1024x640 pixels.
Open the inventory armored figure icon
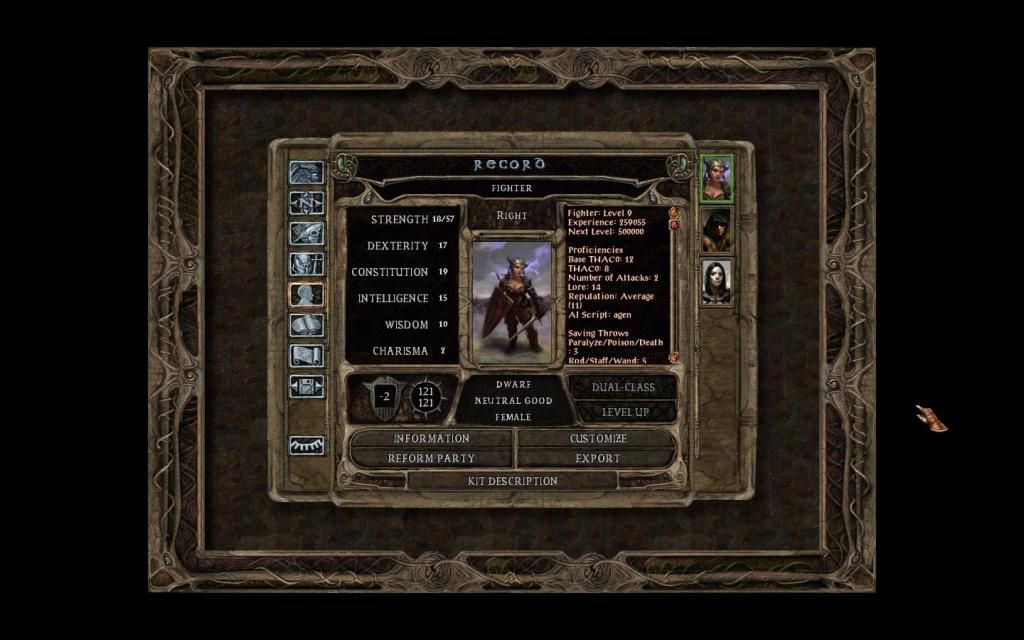[x=306, y=264]
